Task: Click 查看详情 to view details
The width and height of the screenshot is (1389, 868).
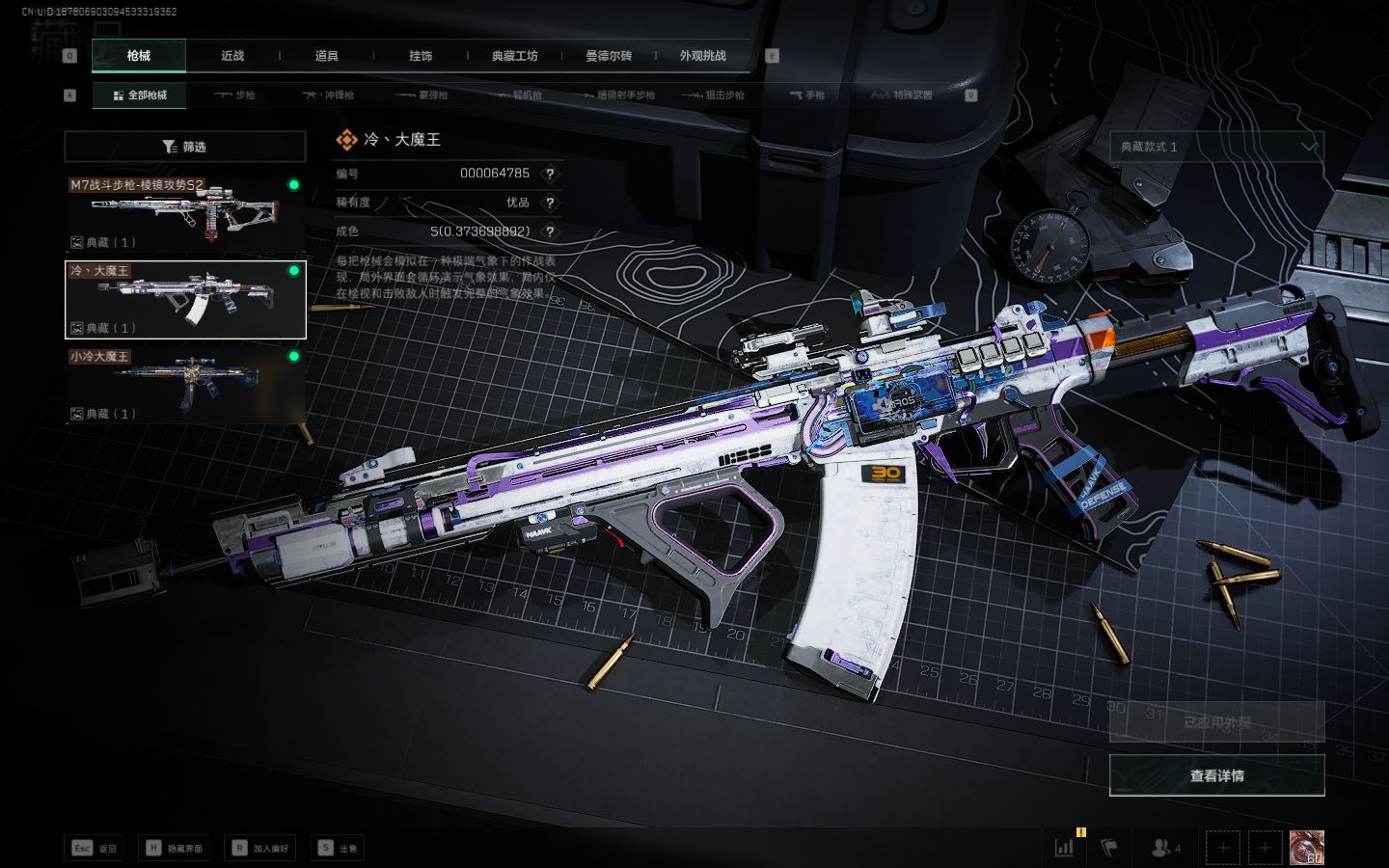Action: [x=1216, y=775]
